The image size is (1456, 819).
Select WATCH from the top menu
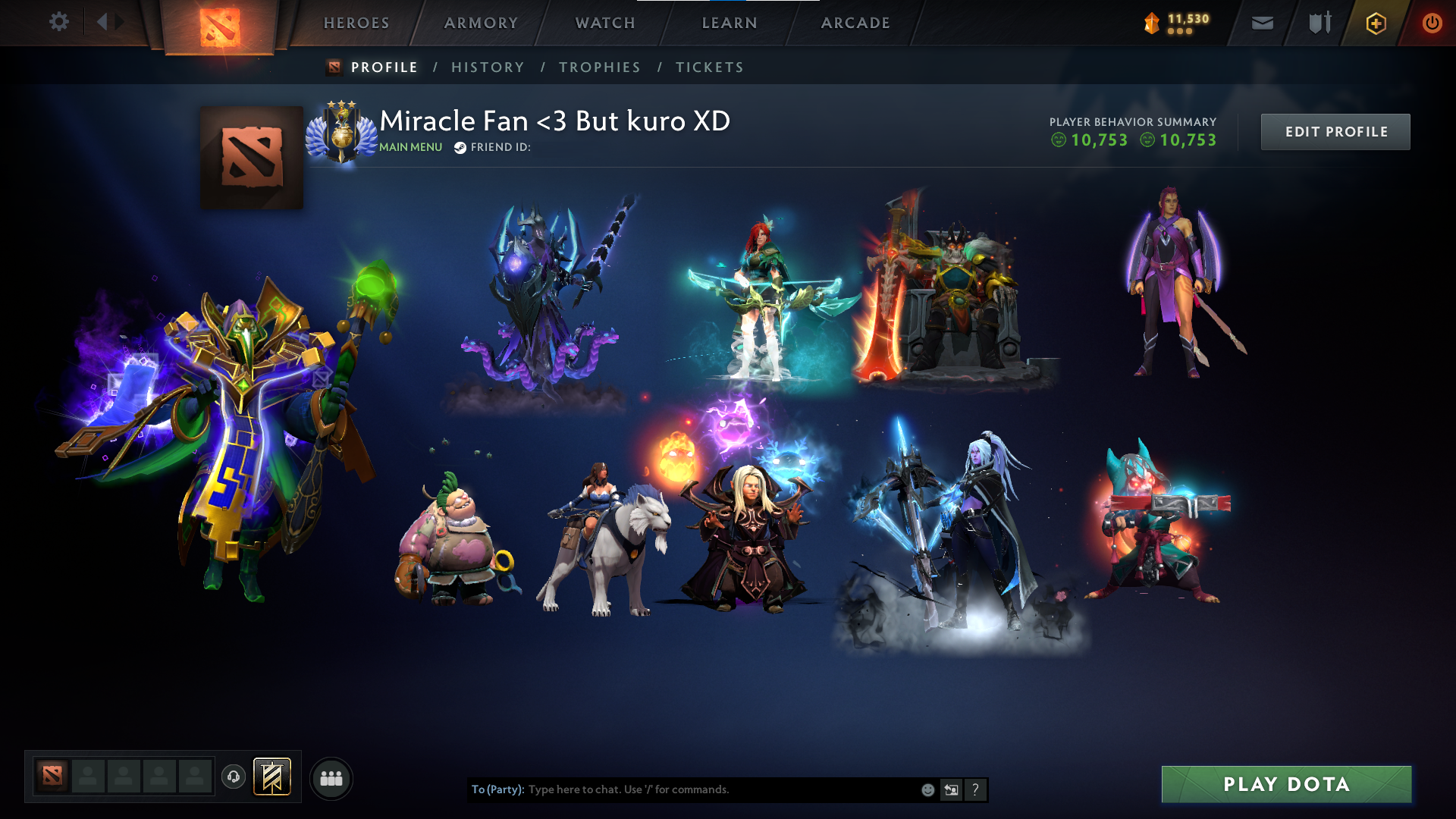[604, 23]
